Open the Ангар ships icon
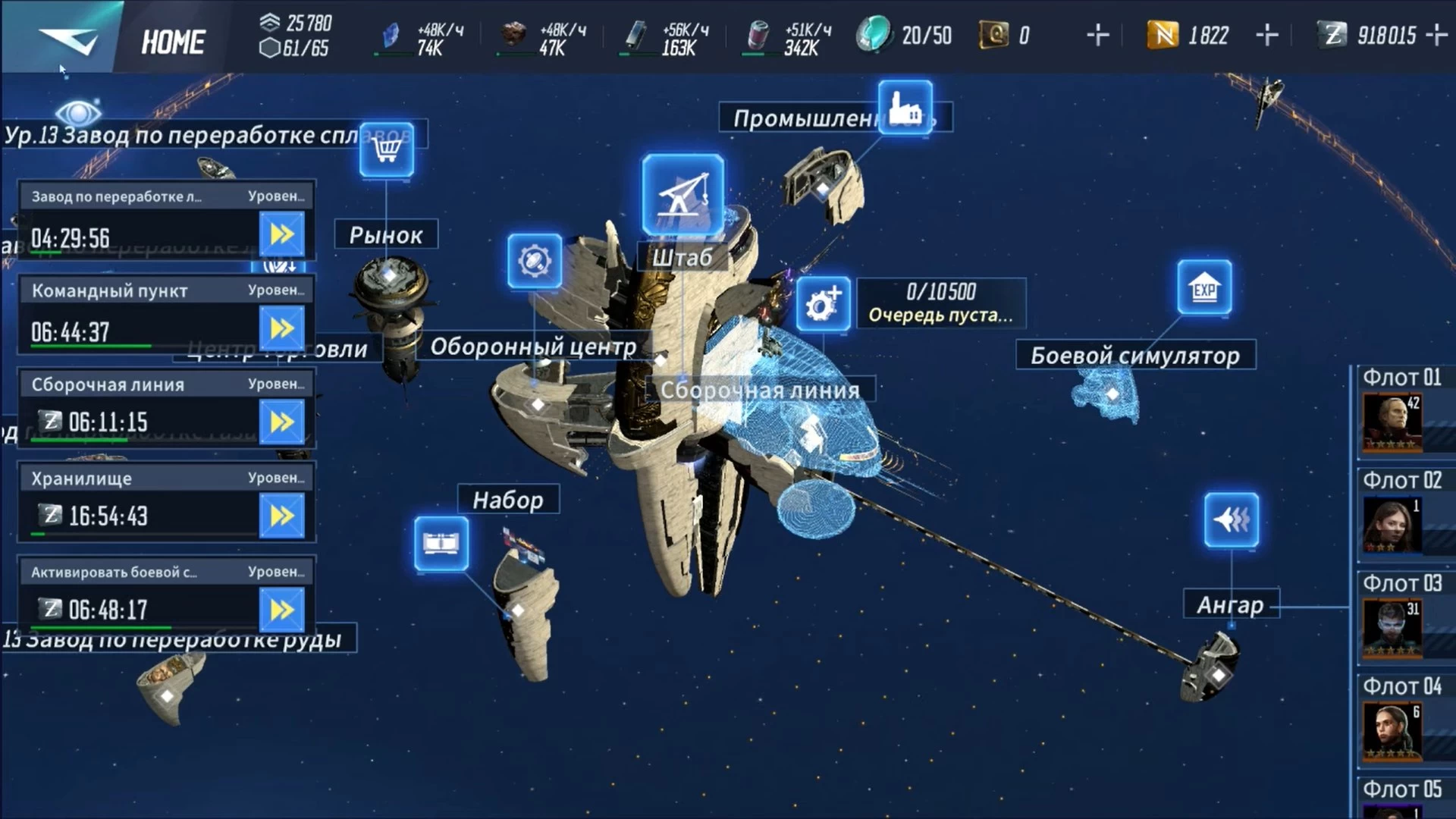Image resolution: width=1456 pixels, height=819 pixels. (1232, 520)
